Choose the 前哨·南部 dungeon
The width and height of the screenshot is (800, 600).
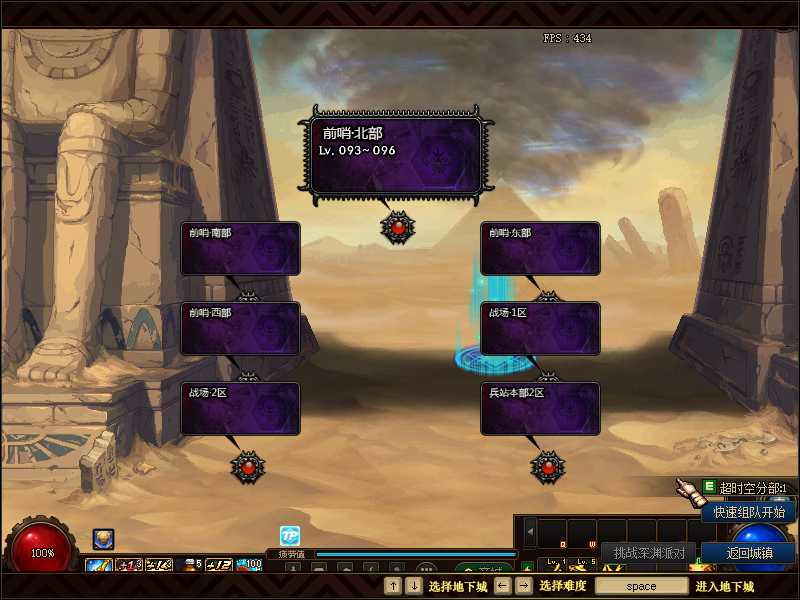coord(240,248)
